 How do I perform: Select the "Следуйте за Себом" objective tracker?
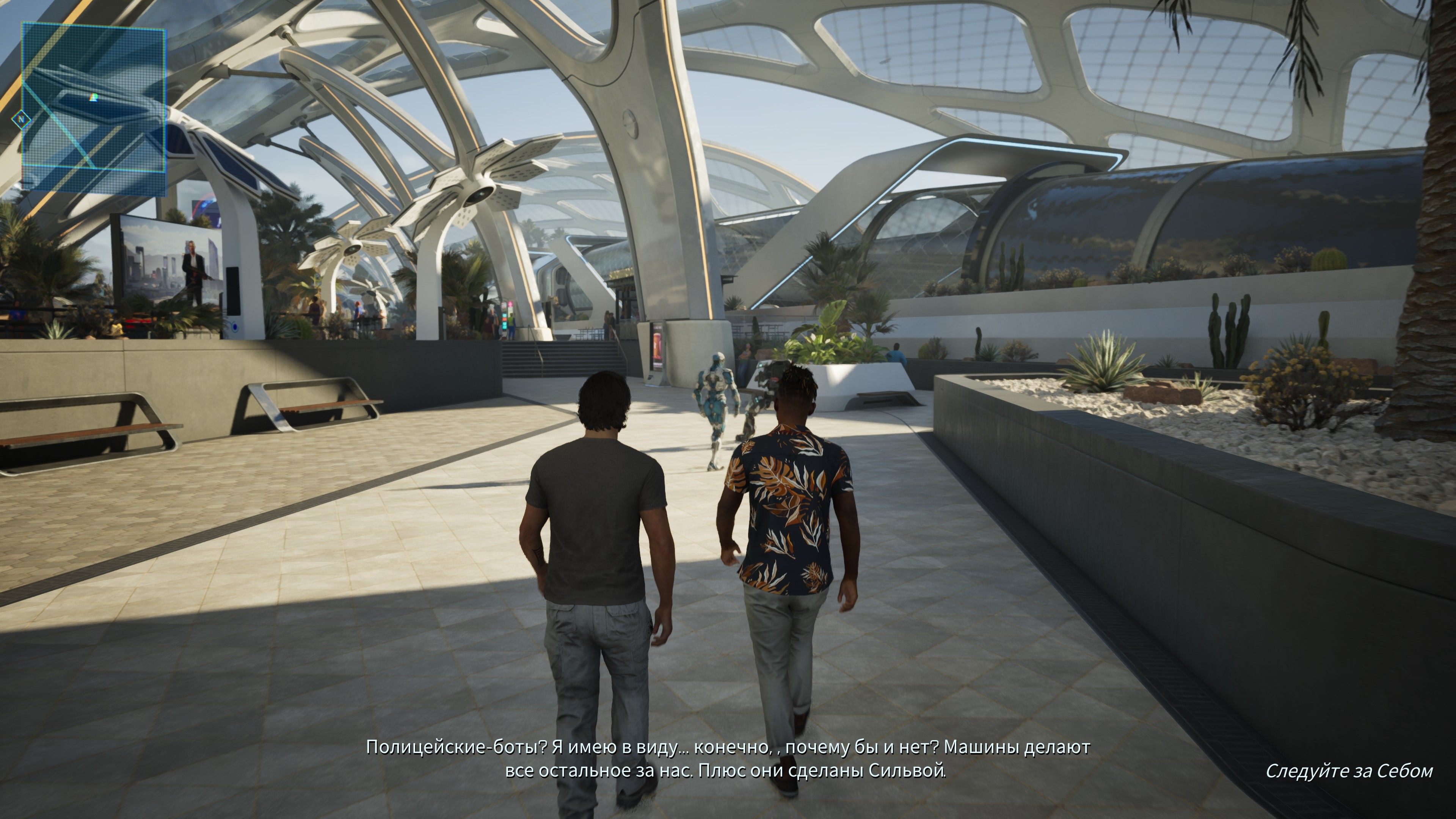click(1349, 771)
